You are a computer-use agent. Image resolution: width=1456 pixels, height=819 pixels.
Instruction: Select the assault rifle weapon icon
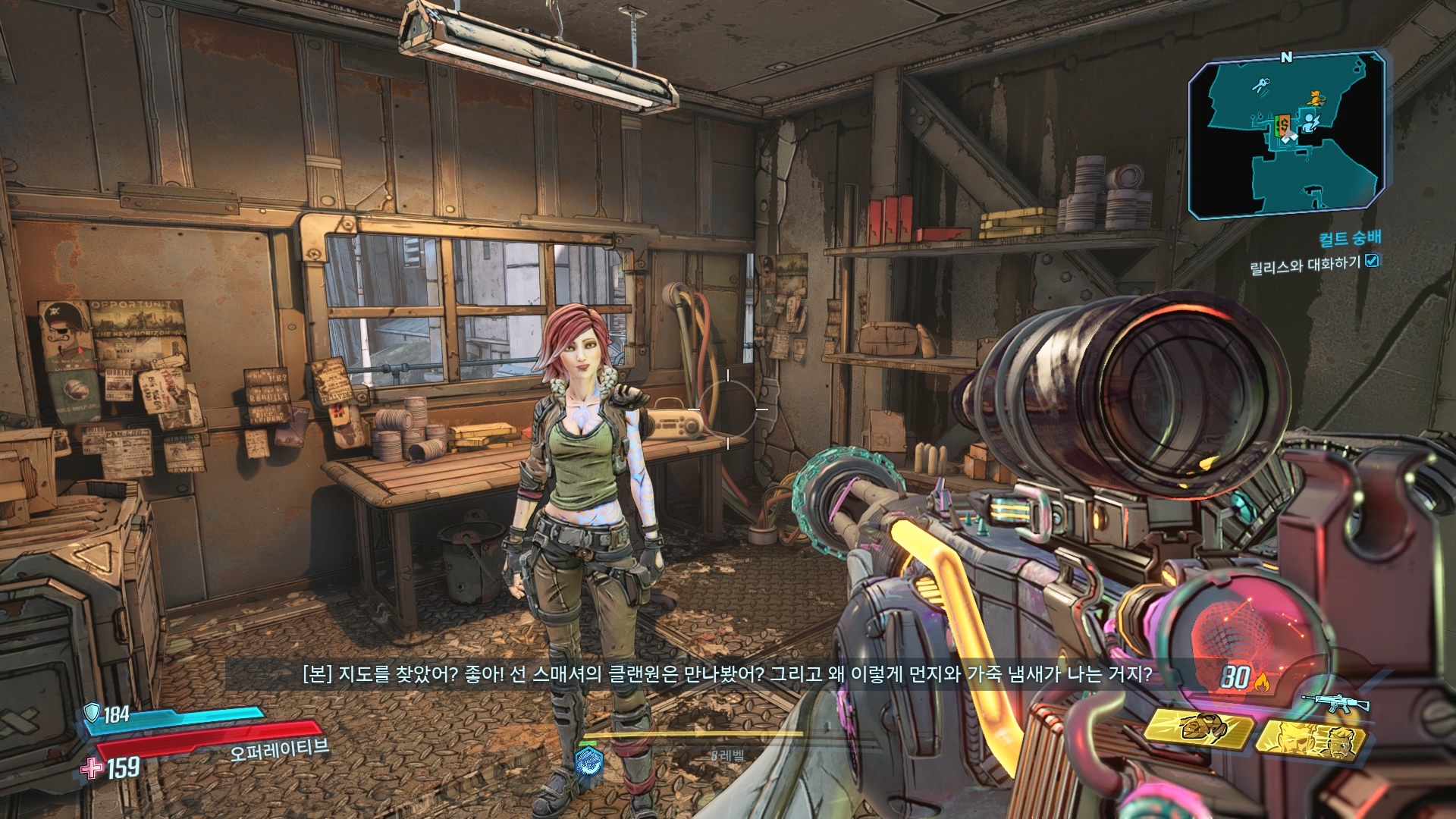(1335, 703)
